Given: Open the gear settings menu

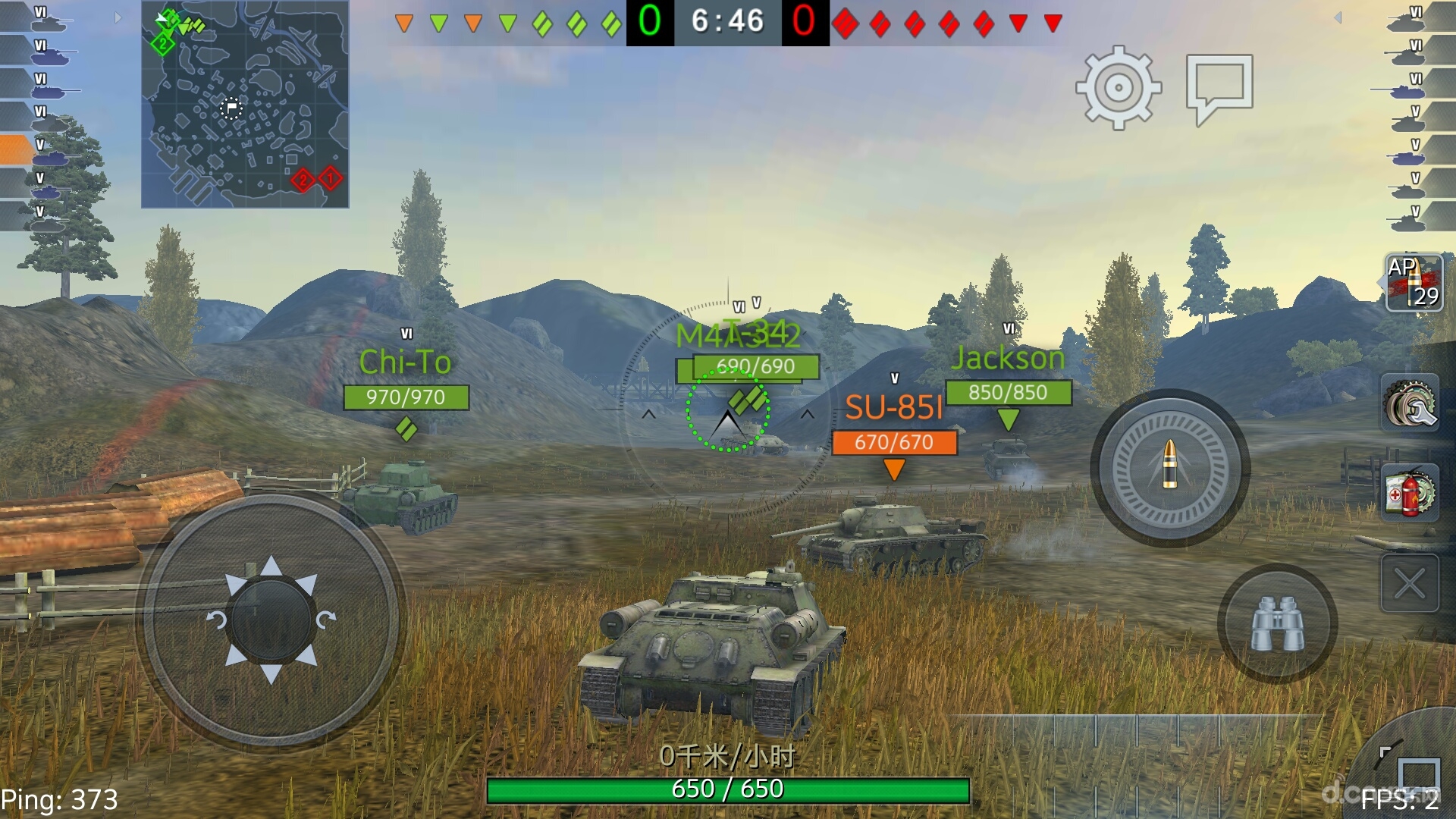Looking at the screenshot, I should (x=1119, y=87).
